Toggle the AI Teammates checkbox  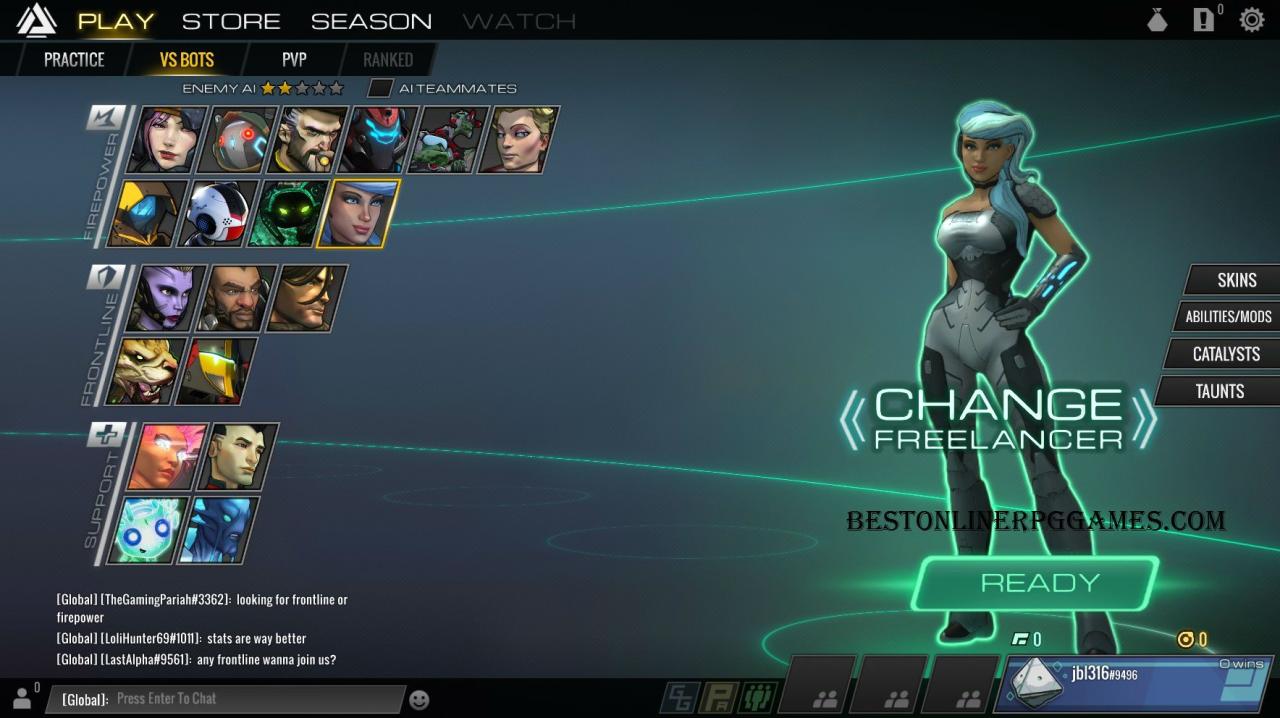pyautogui.click(x=379, y=88)
